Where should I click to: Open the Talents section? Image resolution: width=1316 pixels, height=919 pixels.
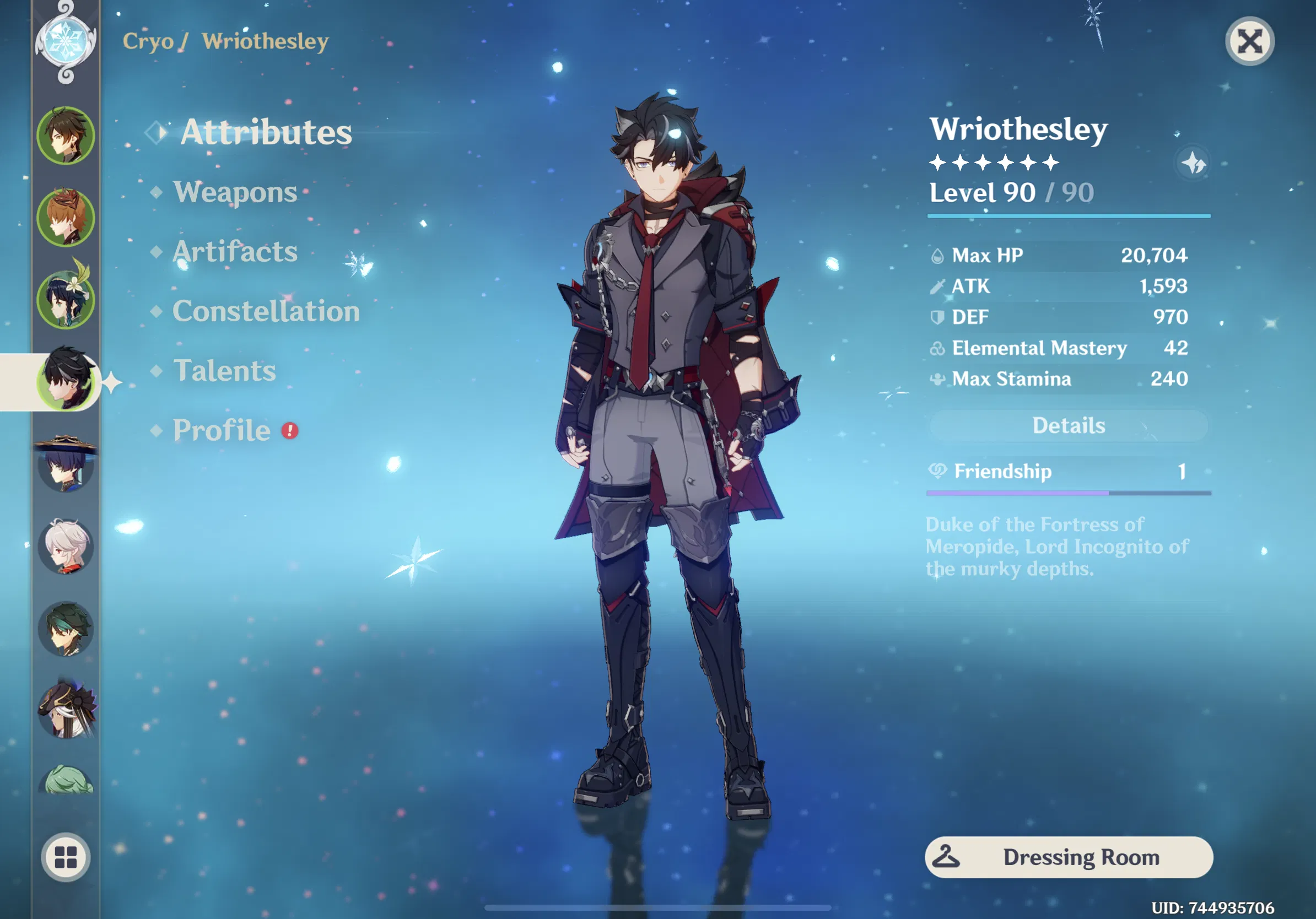click(x=224, y=371)
